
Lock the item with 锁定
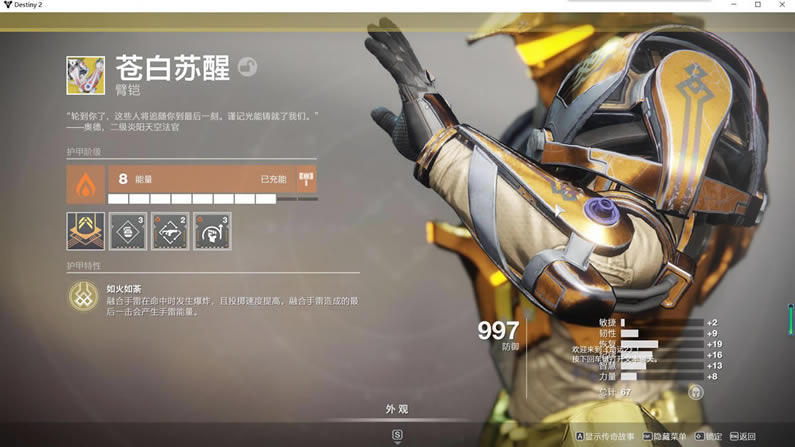[709, 437]
